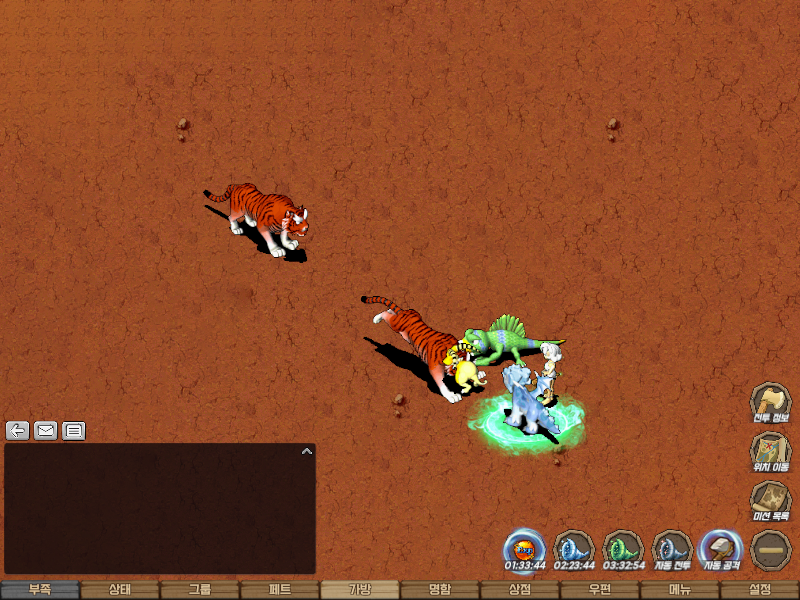Open the 우편 (mail) tab
Image resolution: width=800 pixels, height=600 pixels.
600,590
